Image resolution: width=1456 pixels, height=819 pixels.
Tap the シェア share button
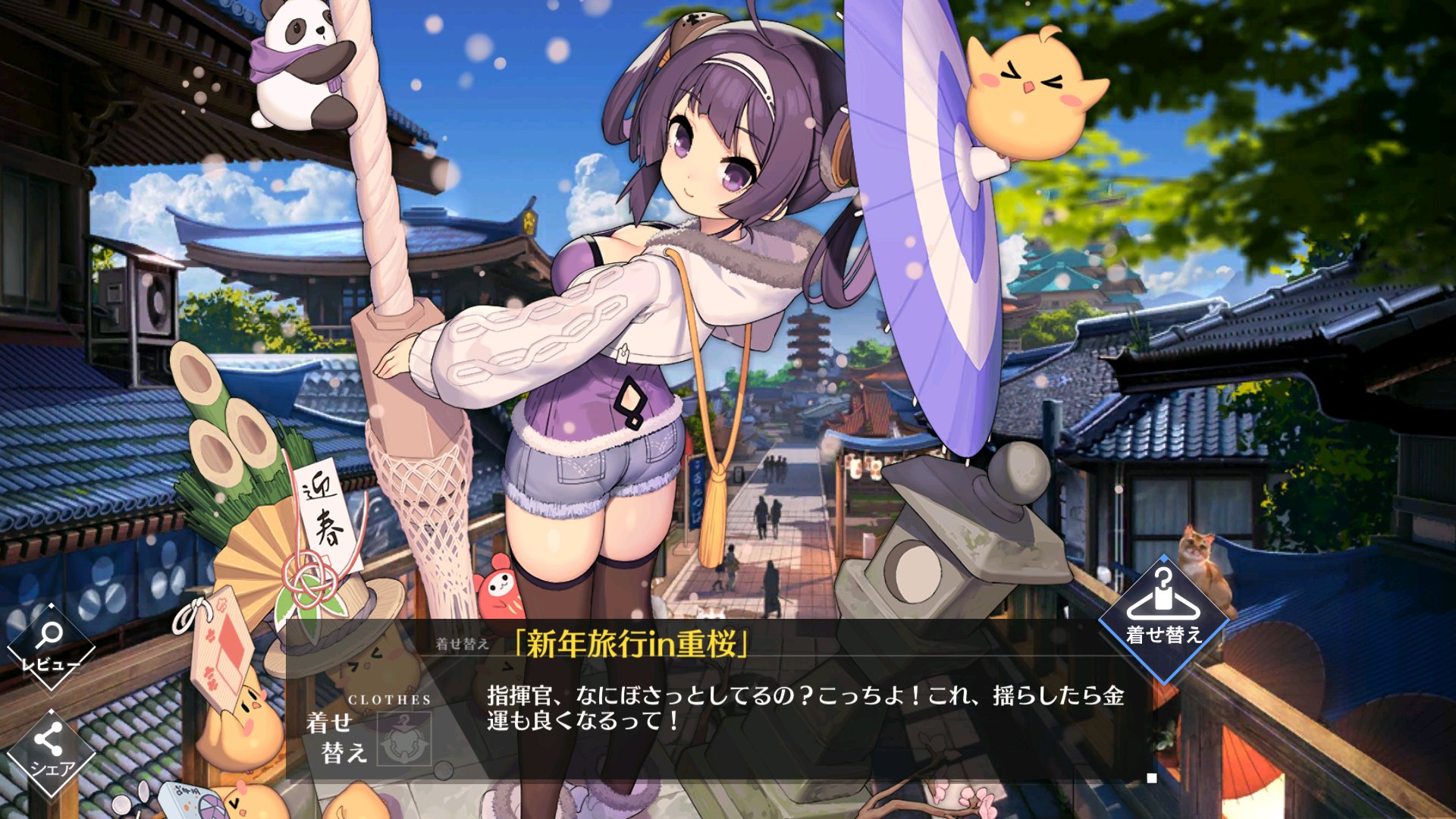50,752
